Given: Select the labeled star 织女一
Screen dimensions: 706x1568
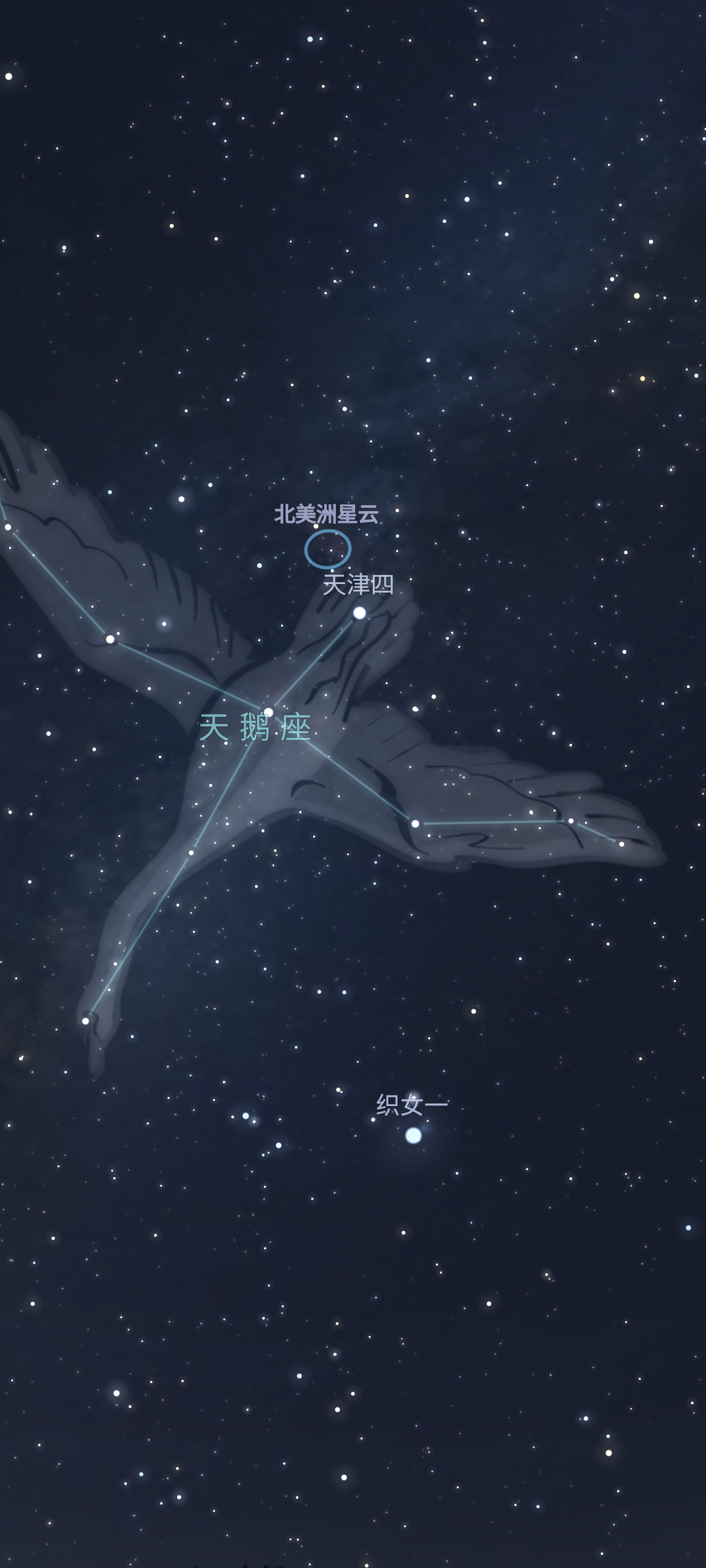Looking at the screenshot, I should pos(413,1135).
